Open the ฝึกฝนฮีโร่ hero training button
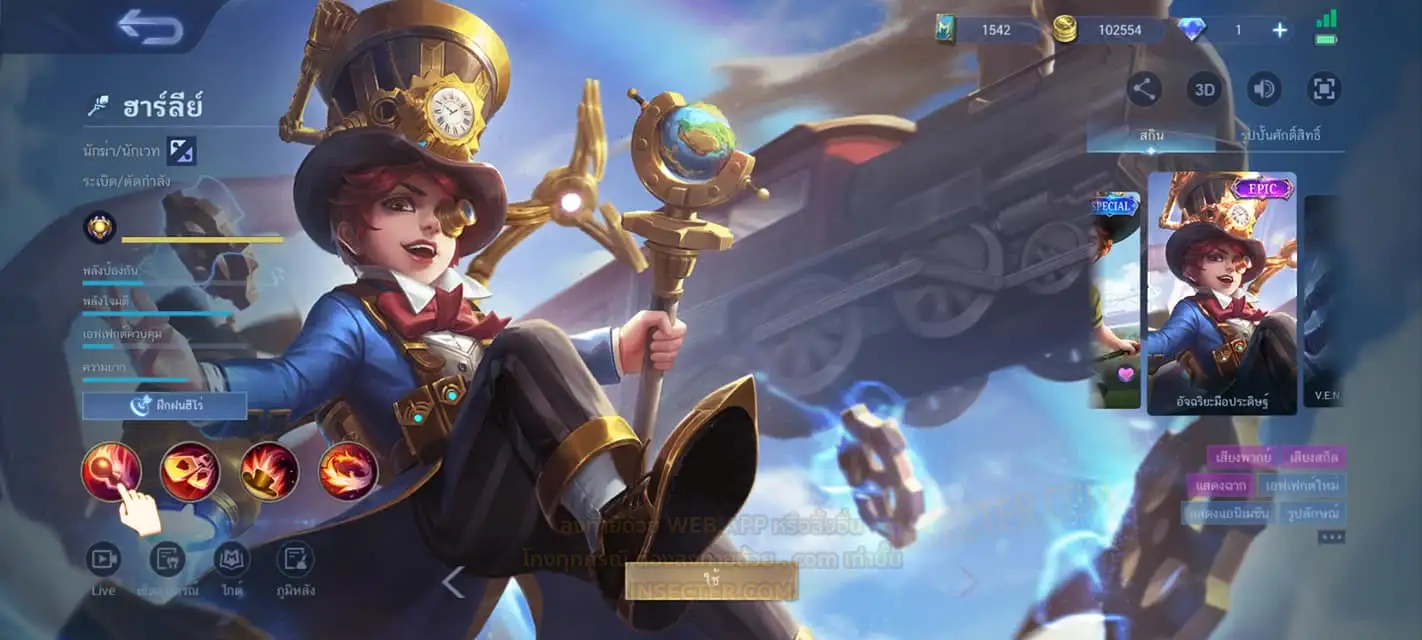1422x640 pixels. click(x=165, y=406)
